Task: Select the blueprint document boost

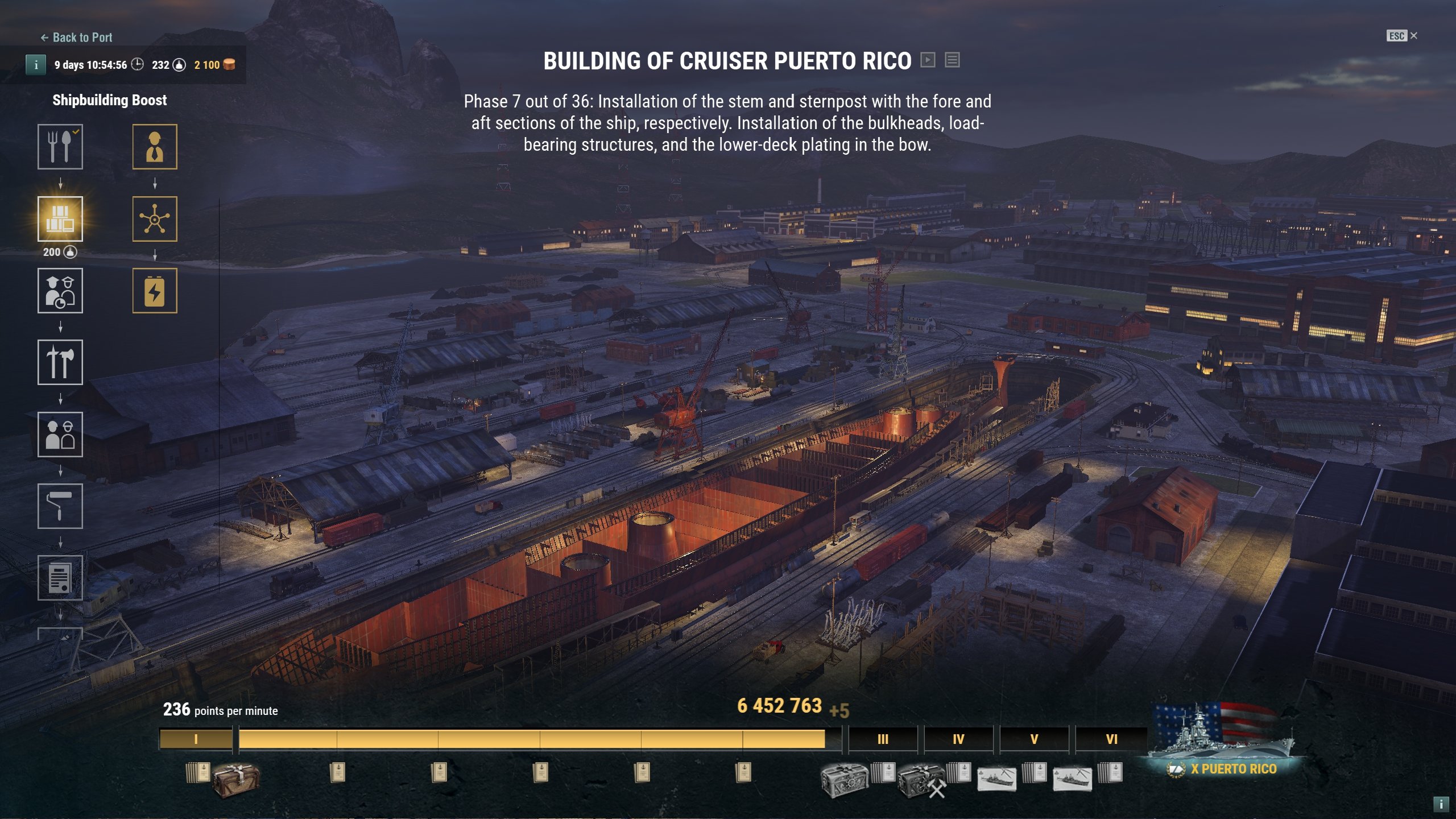Action: pos(60,578)
